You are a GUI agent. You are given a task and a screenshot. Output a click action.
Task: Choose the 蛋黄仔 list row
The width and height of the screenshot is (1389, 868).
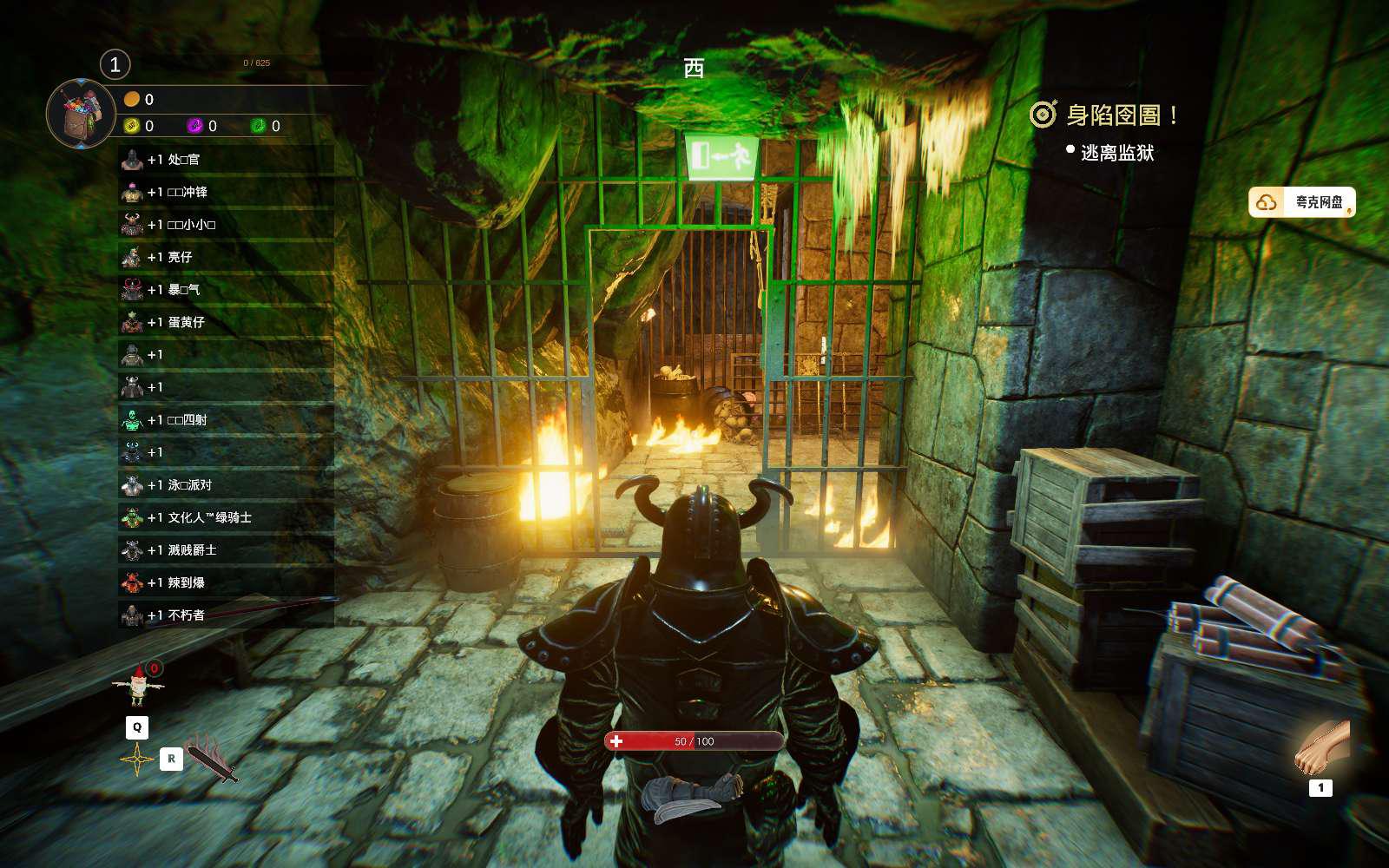[x=226, y=322]
